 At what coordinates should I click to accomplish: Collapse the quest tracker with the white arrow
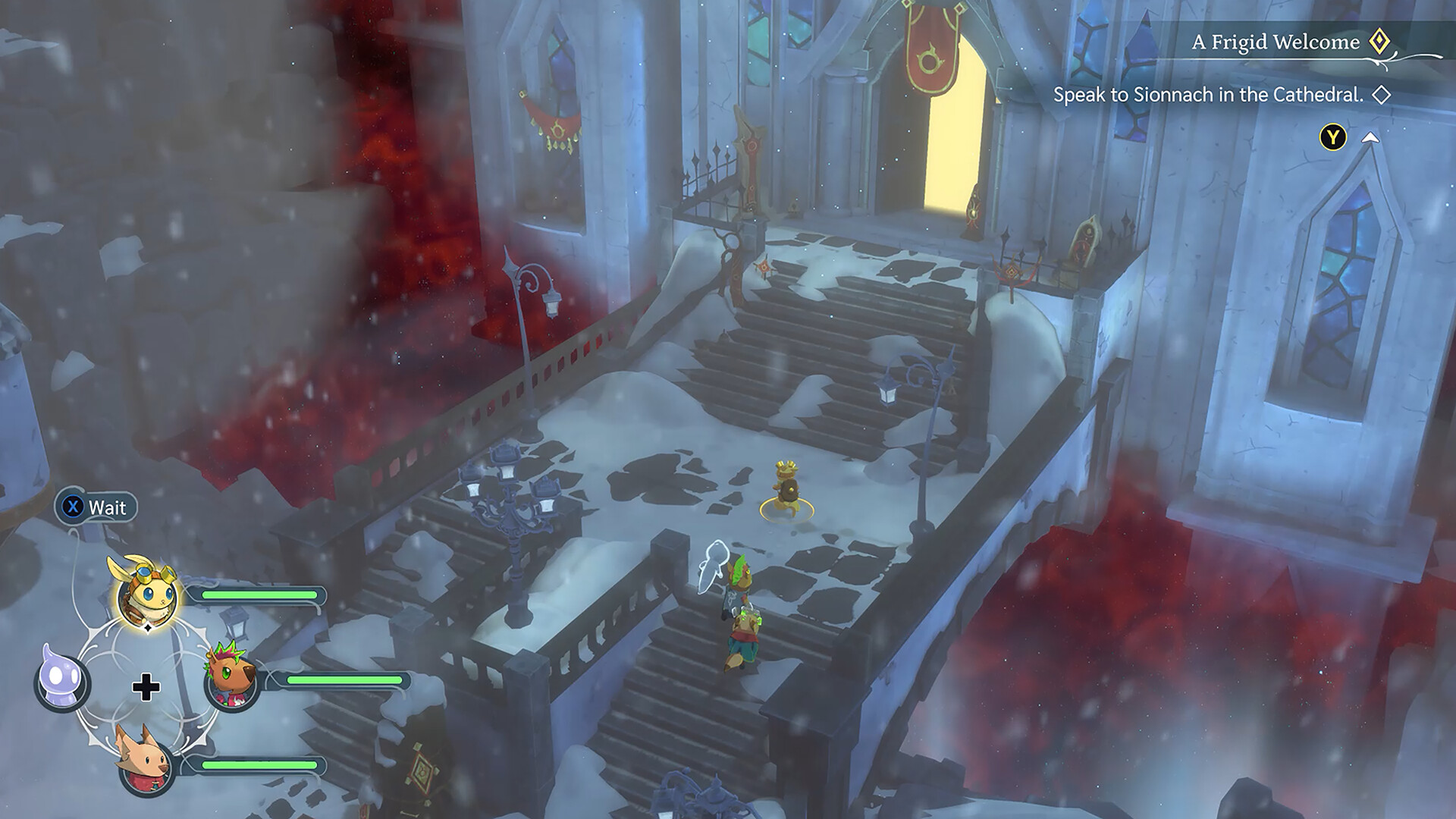1370,138
